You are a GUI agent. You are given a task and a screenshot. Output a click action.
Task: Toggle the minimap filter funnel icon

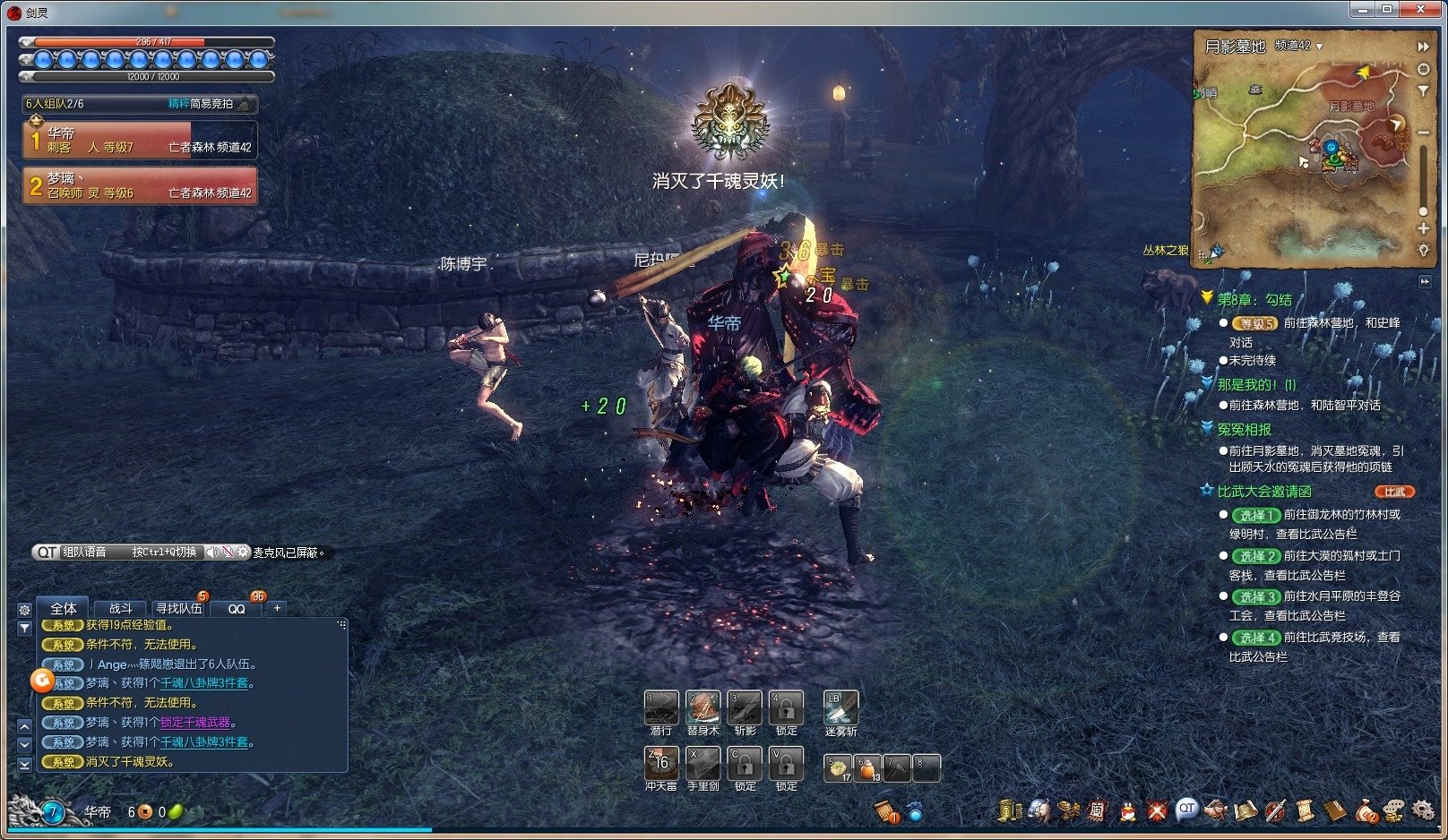(x=1423, y=91)
